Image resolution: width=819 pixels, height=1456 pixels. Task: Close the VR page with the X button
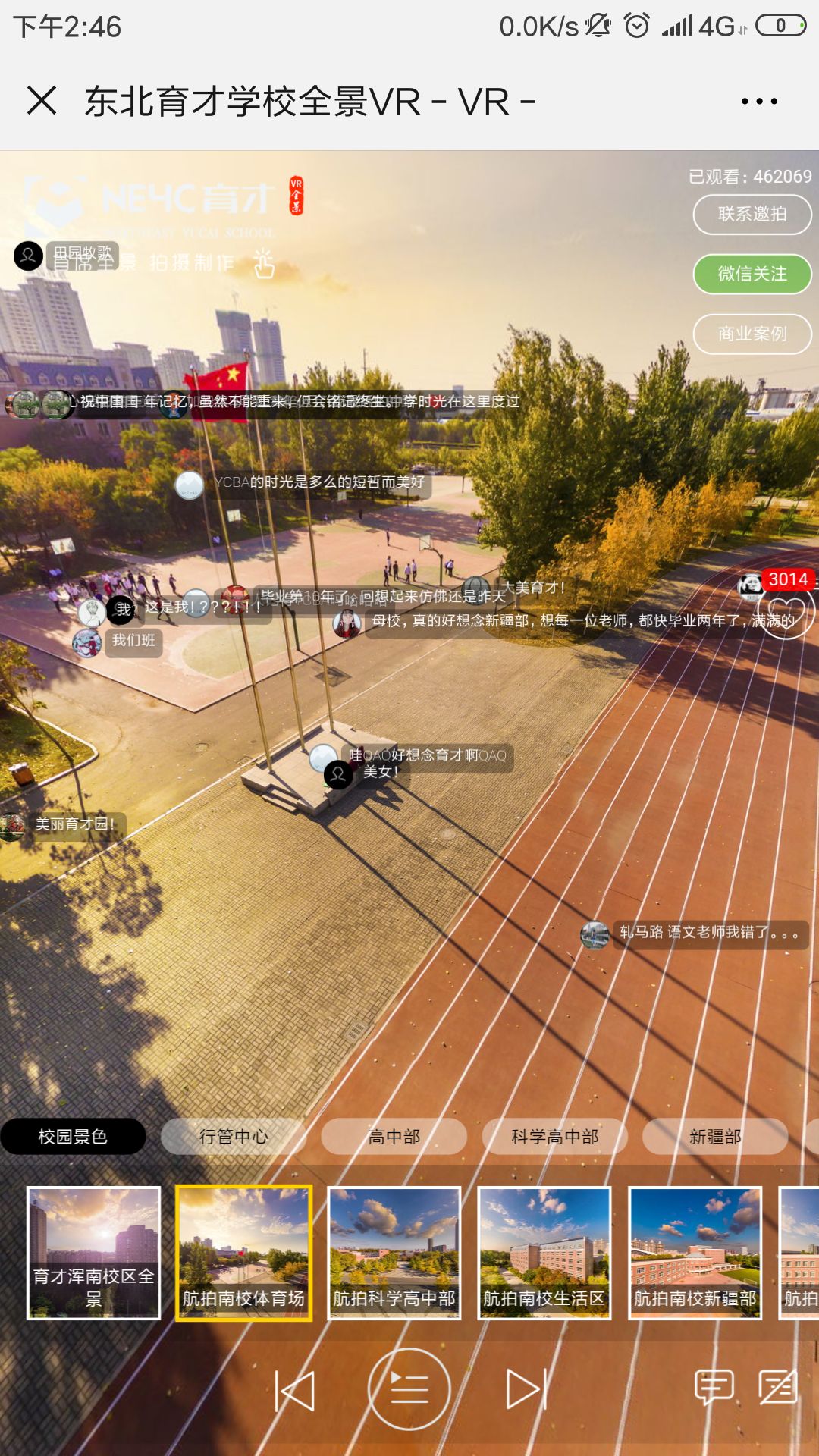42,101
